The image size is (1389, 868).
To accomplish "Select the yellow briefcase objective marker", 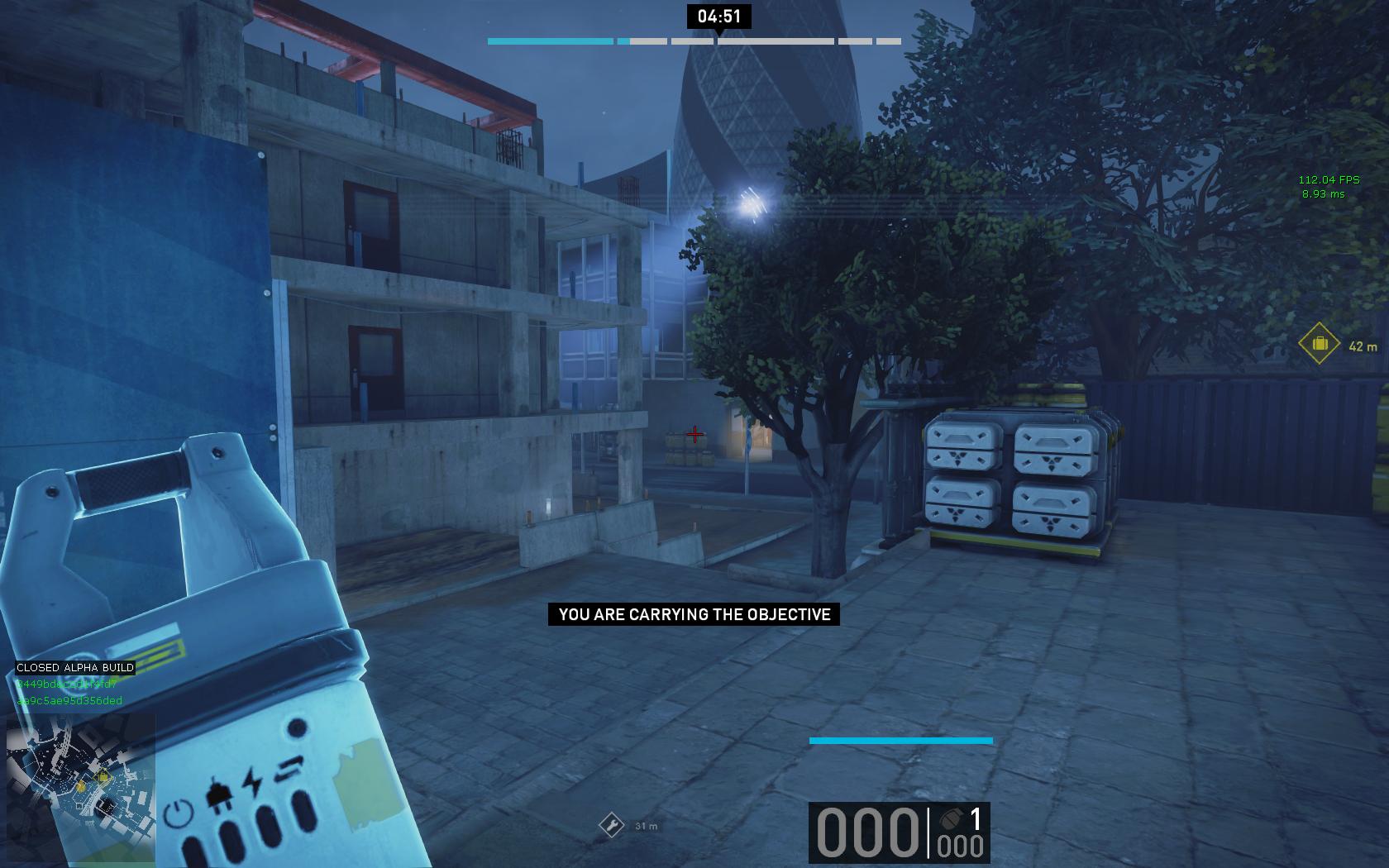I will [1319, 343].
